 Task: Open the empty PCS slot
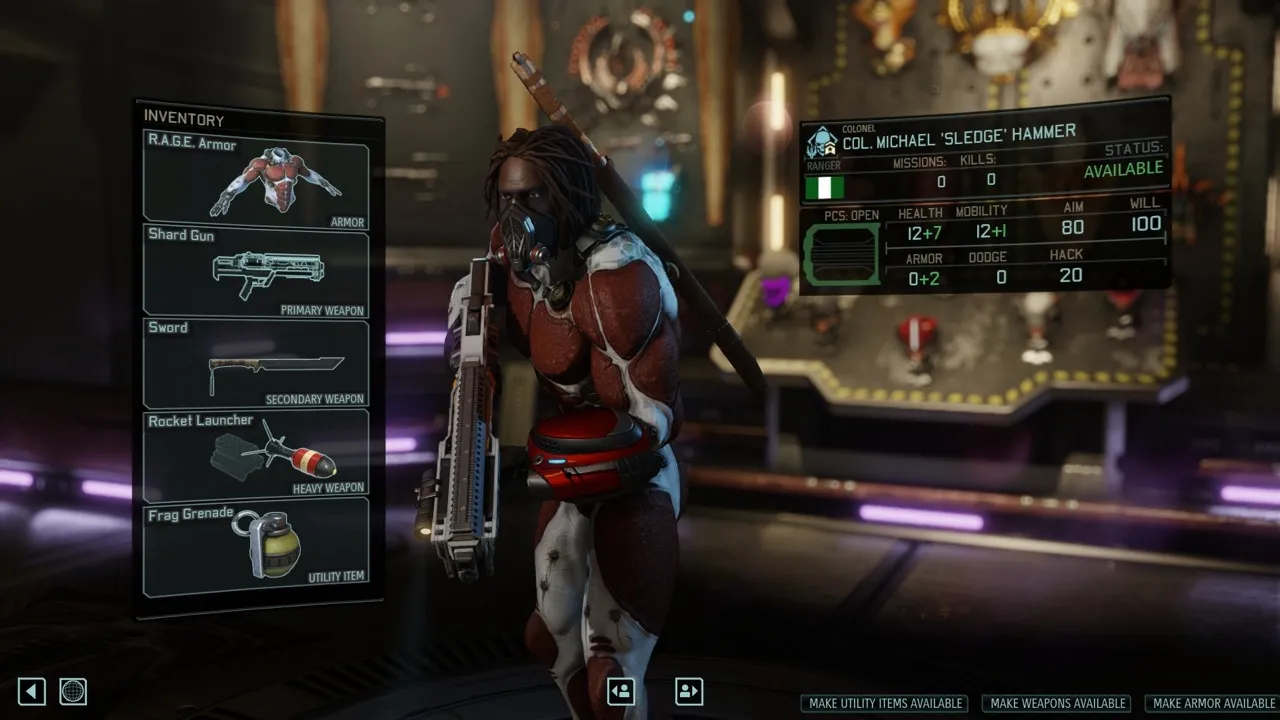(x=842, y=255)
